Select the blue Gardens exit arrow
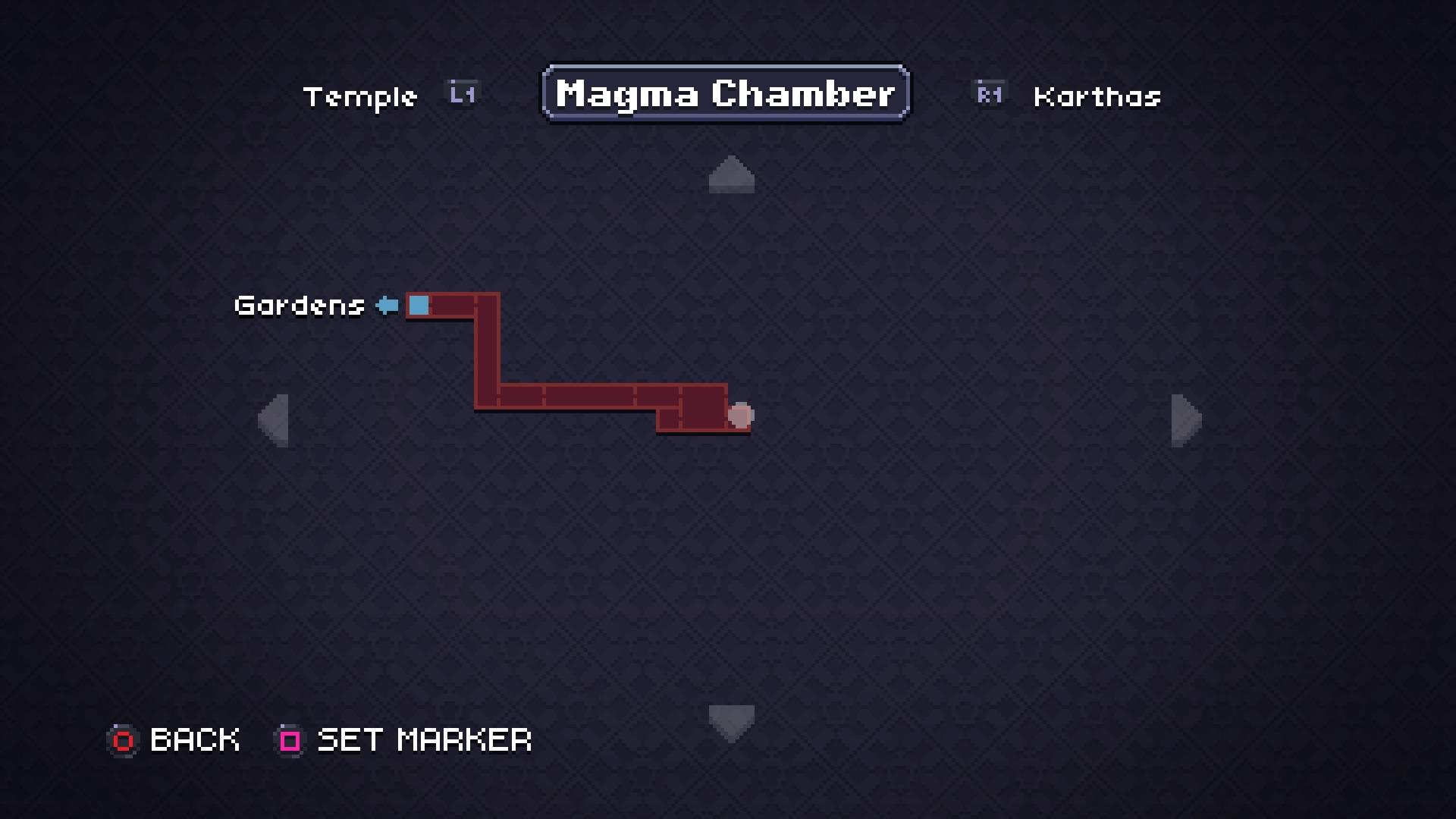1456x819 pixels. [387, 305]
